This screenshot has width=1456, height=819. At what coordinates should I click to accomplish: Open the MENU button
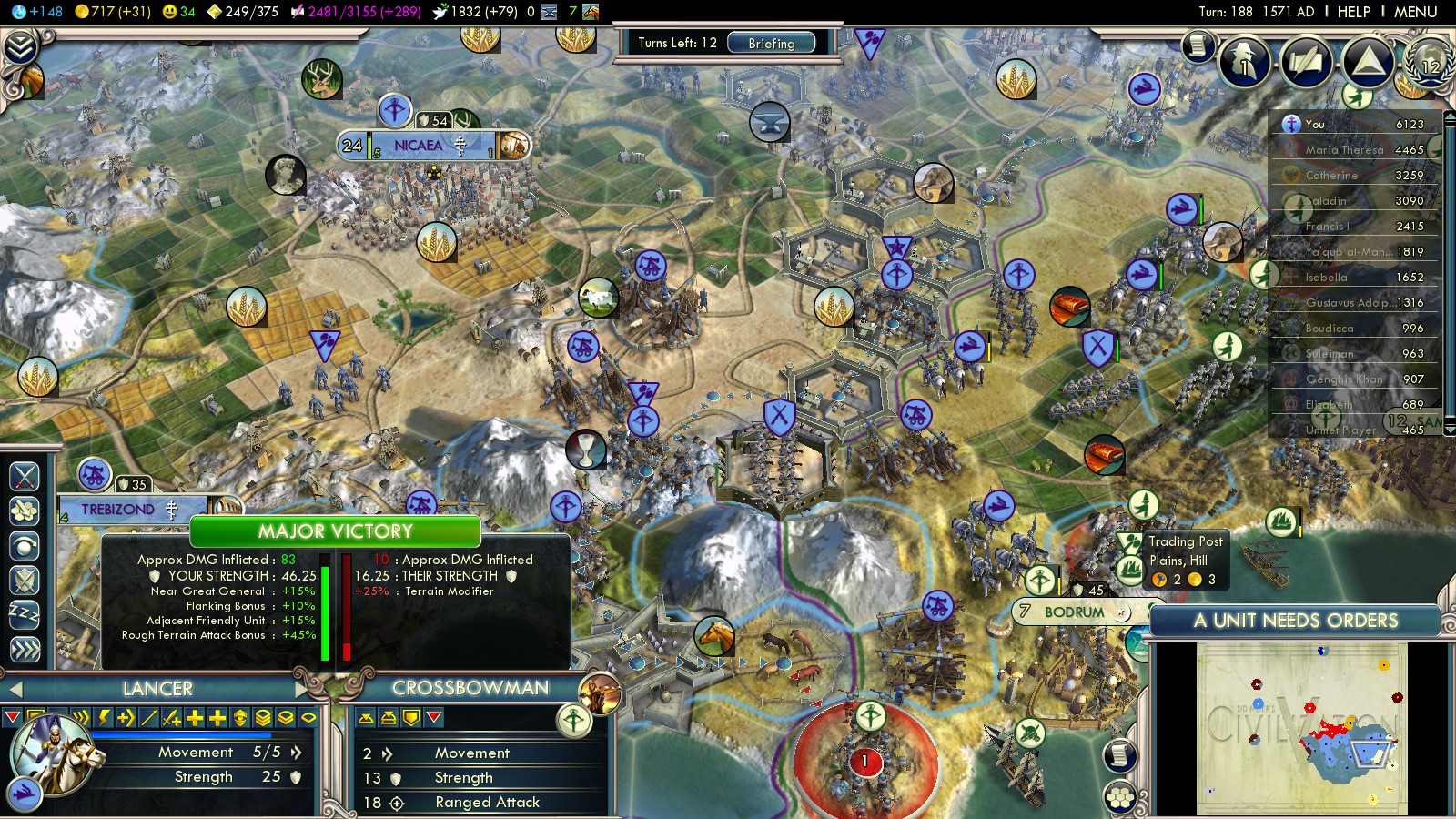1415,12
